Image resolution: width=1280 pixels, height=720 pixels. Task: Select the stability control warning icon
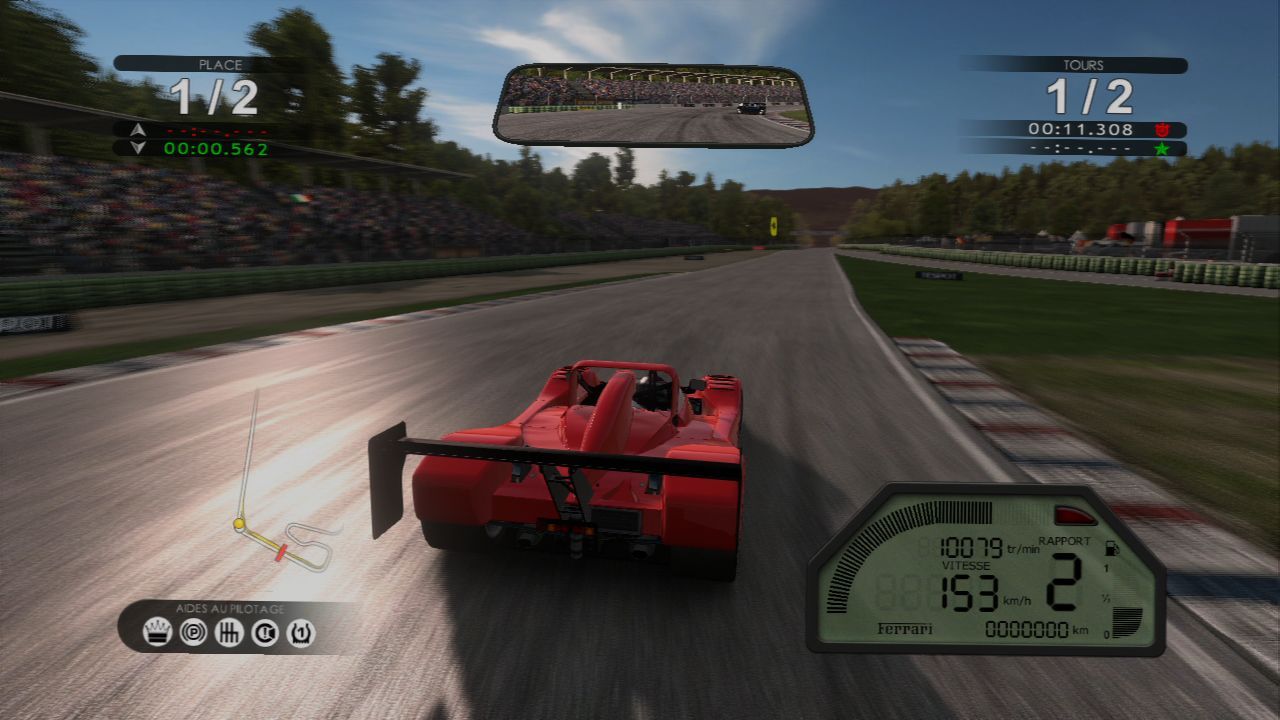tap(266, 632)
